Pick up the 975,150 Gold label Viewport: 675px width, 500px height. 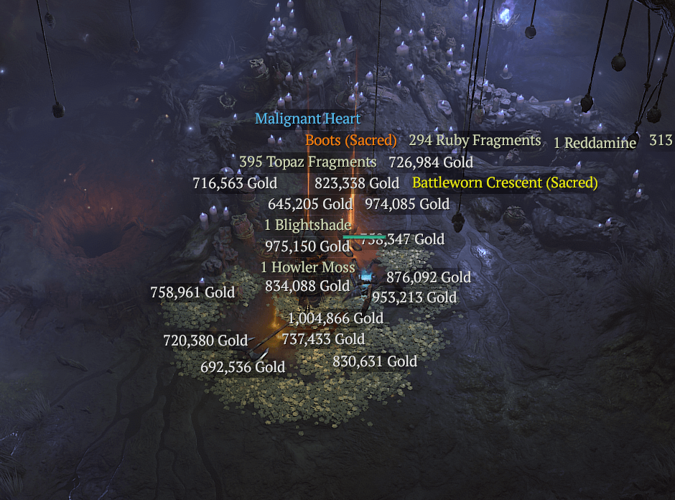point(308,246)
